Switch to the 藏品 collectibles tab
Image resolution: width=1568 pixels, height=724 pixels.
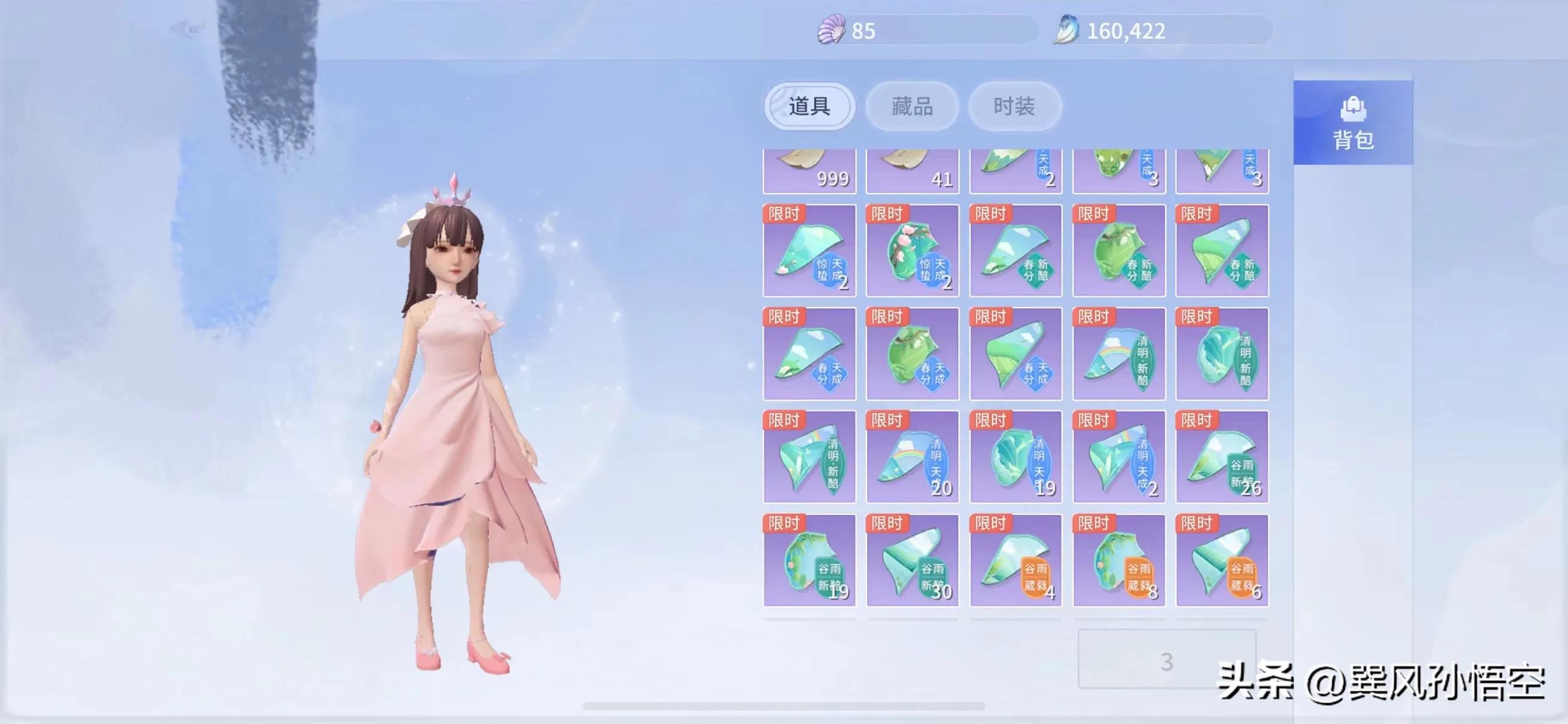912,106
